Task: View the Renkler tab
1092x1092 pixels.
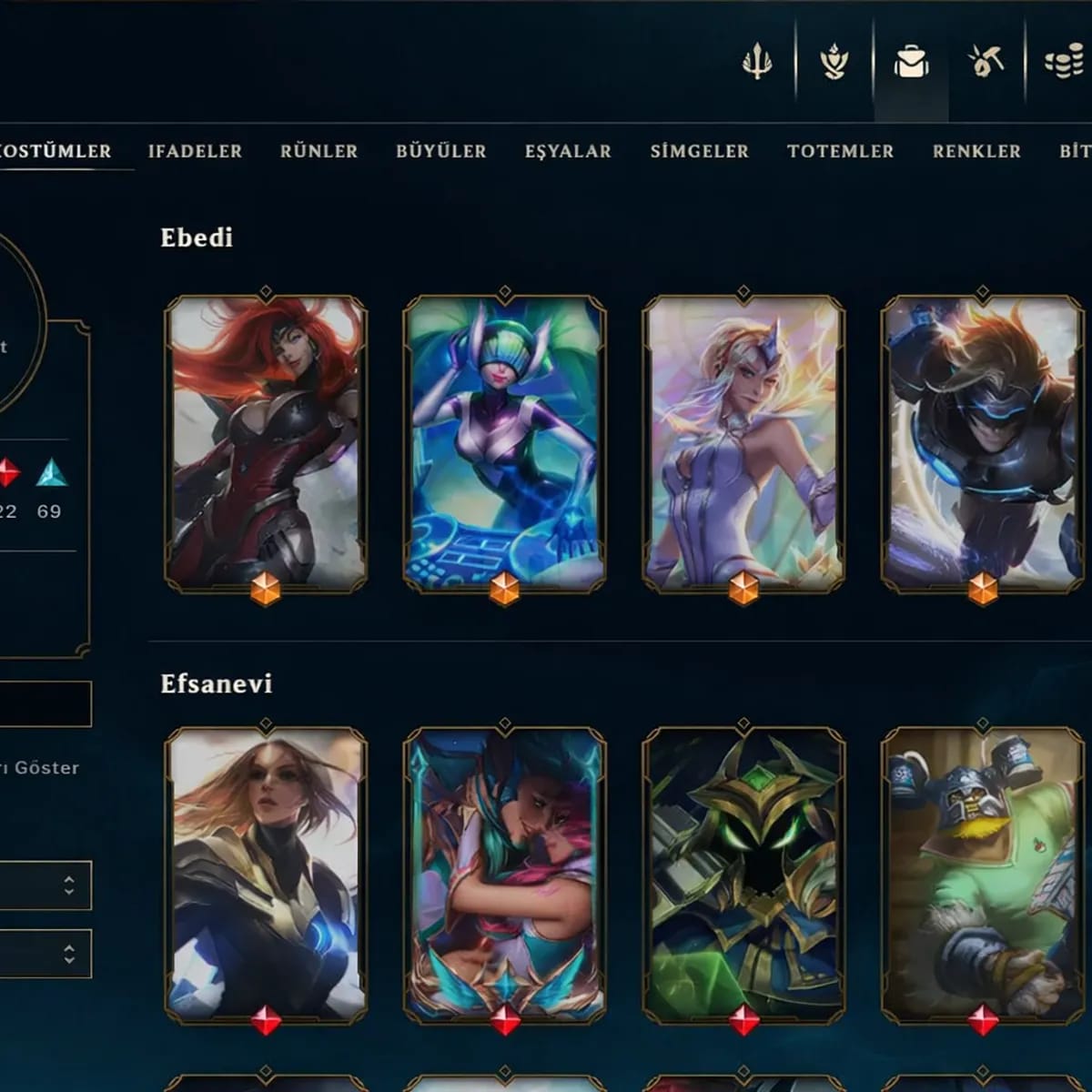Action: click(976, 152)
